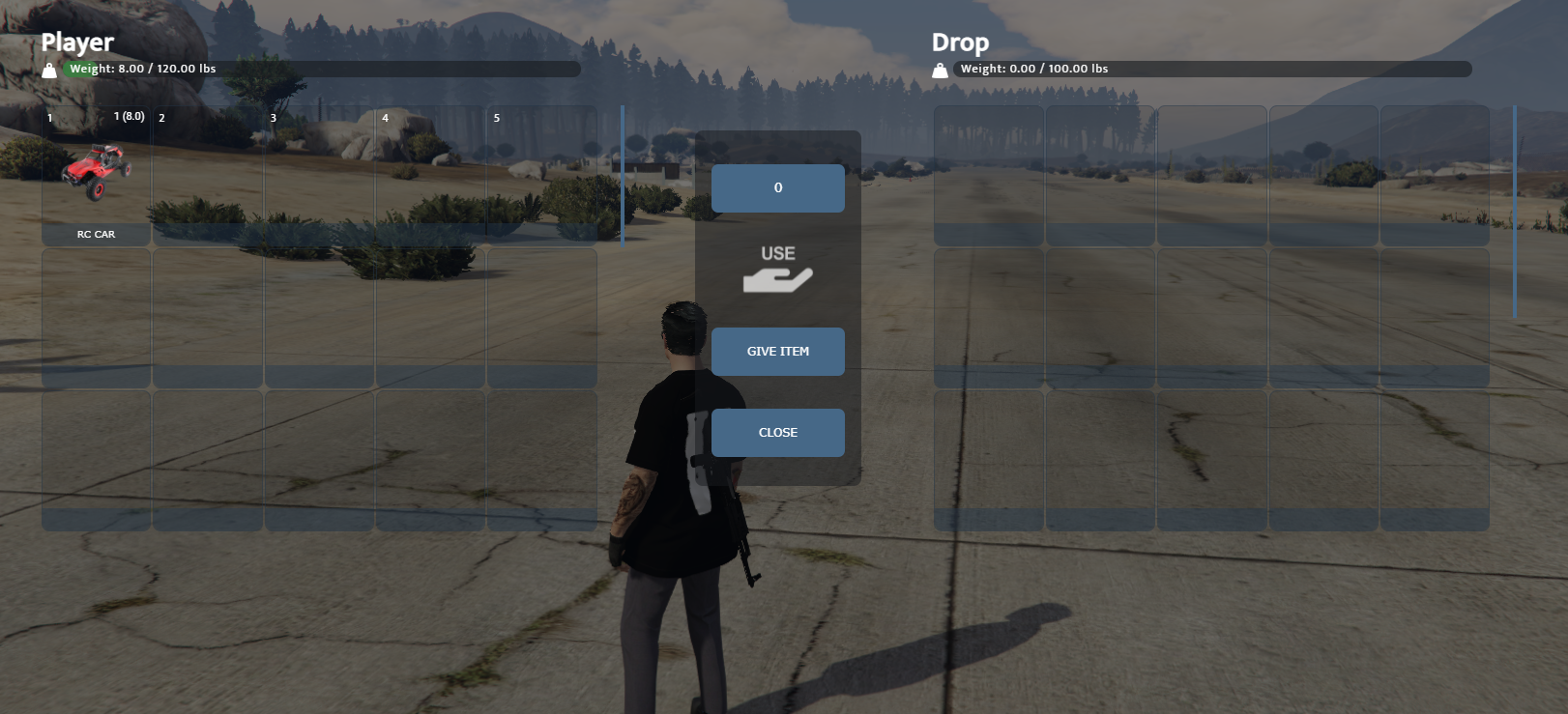Select the RC Car inventory slot
Viewport: 1568px width, 714px height.
96,176
